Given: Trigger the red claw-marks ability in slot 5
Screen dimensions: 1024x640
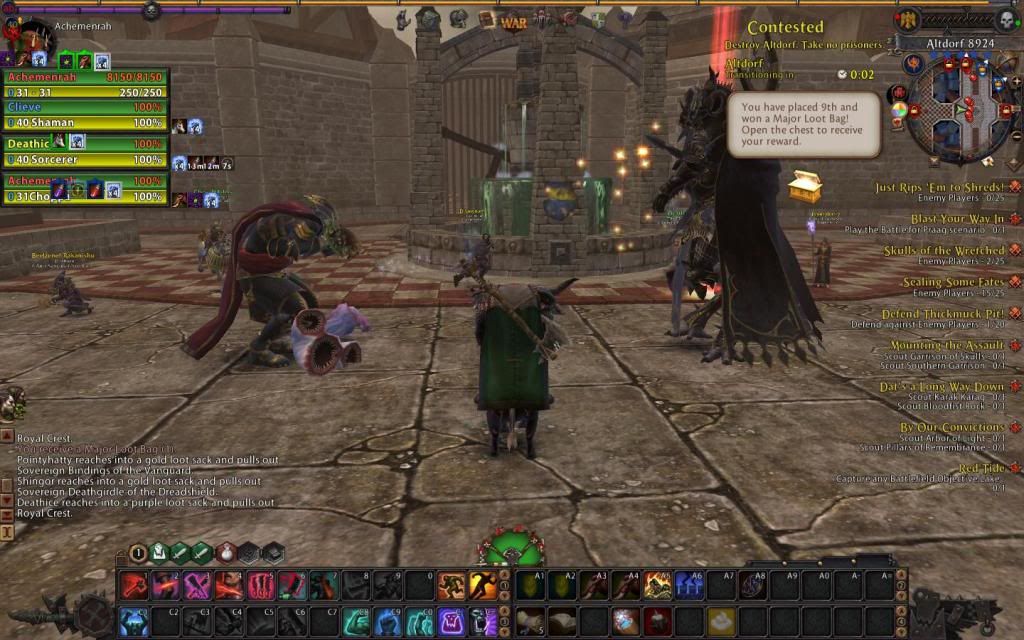Looking at the screenshot, I should pos(261,586).
